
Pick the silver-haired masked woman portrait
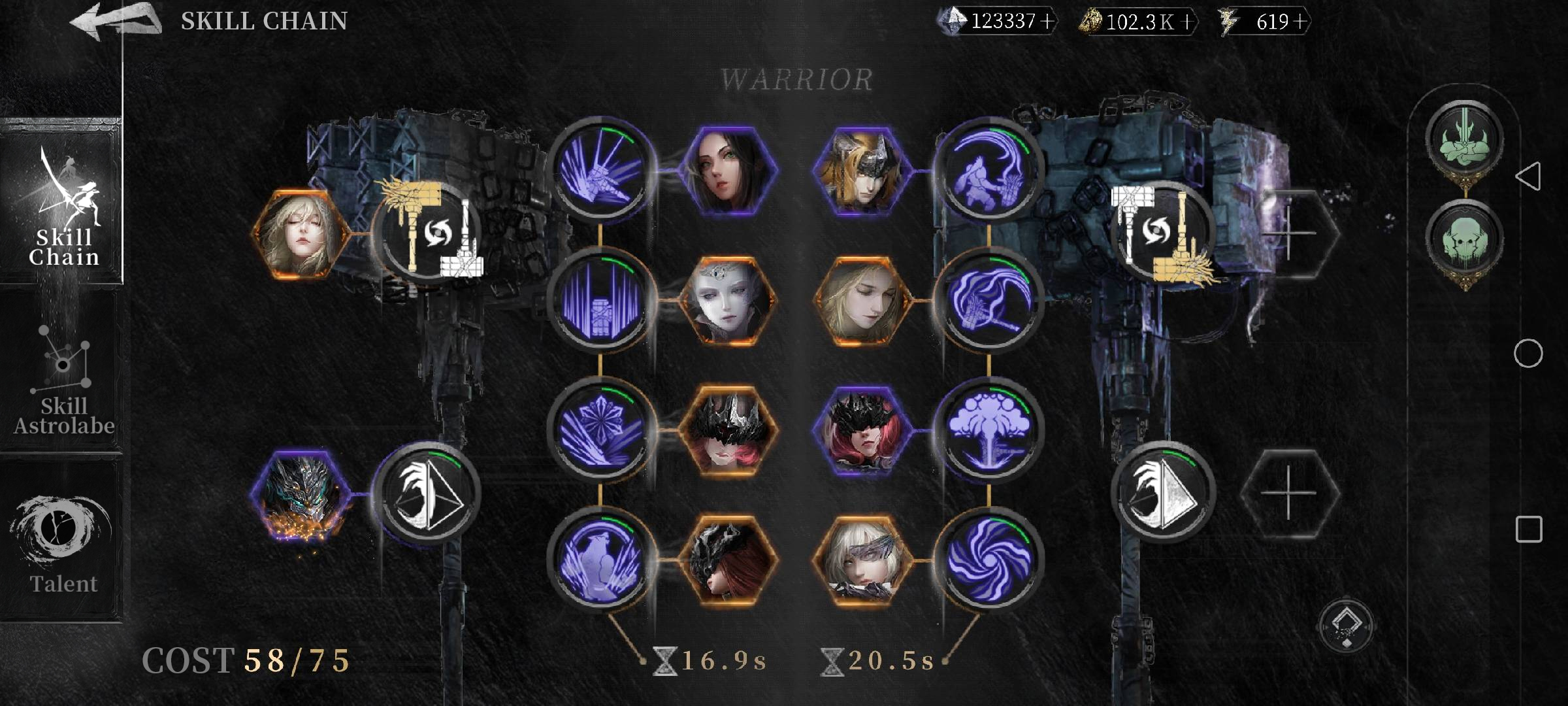click(859, 560)
